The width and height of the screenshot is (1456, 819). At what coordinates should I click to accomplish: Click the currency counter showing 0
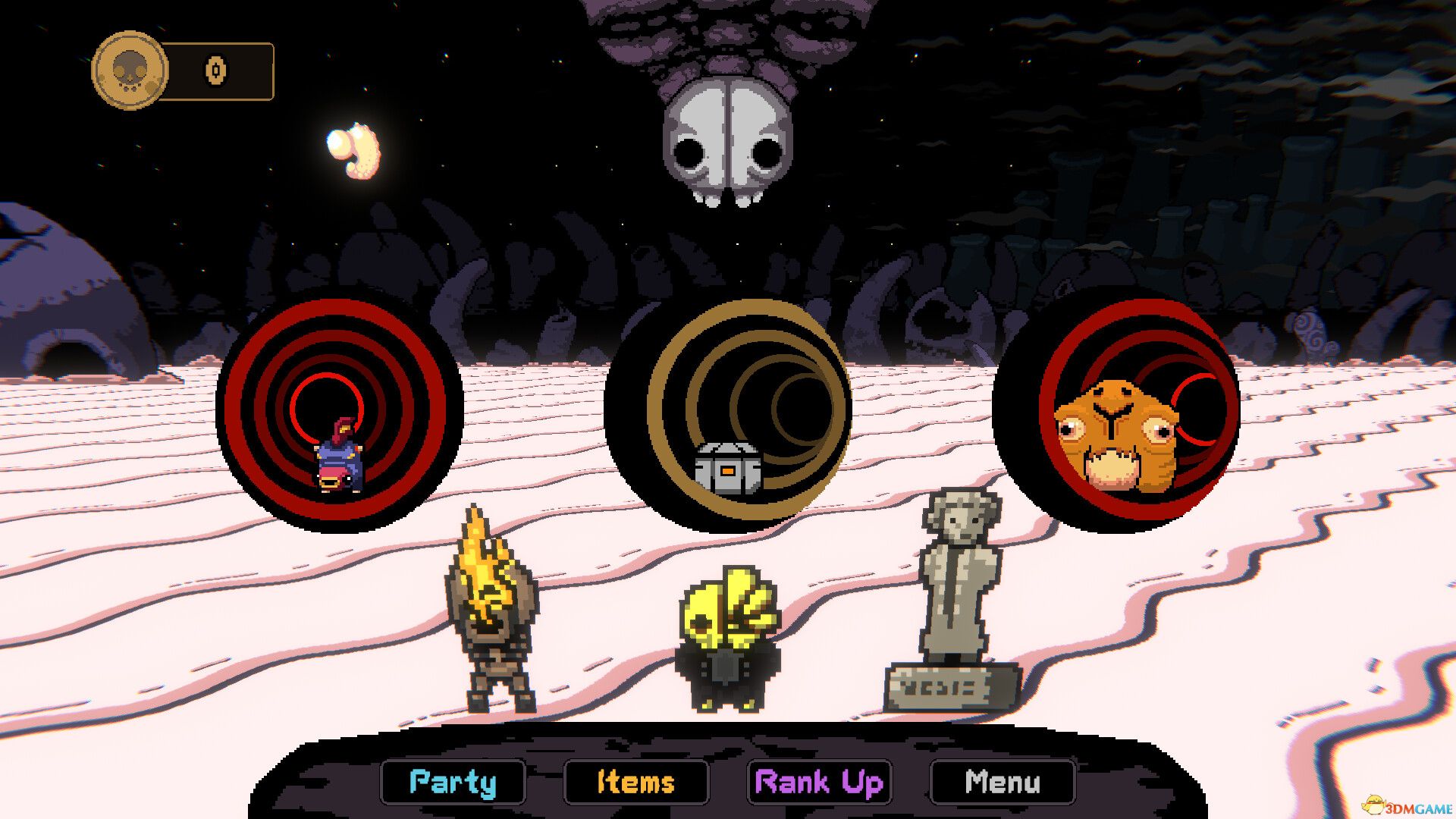click(215, 69)
